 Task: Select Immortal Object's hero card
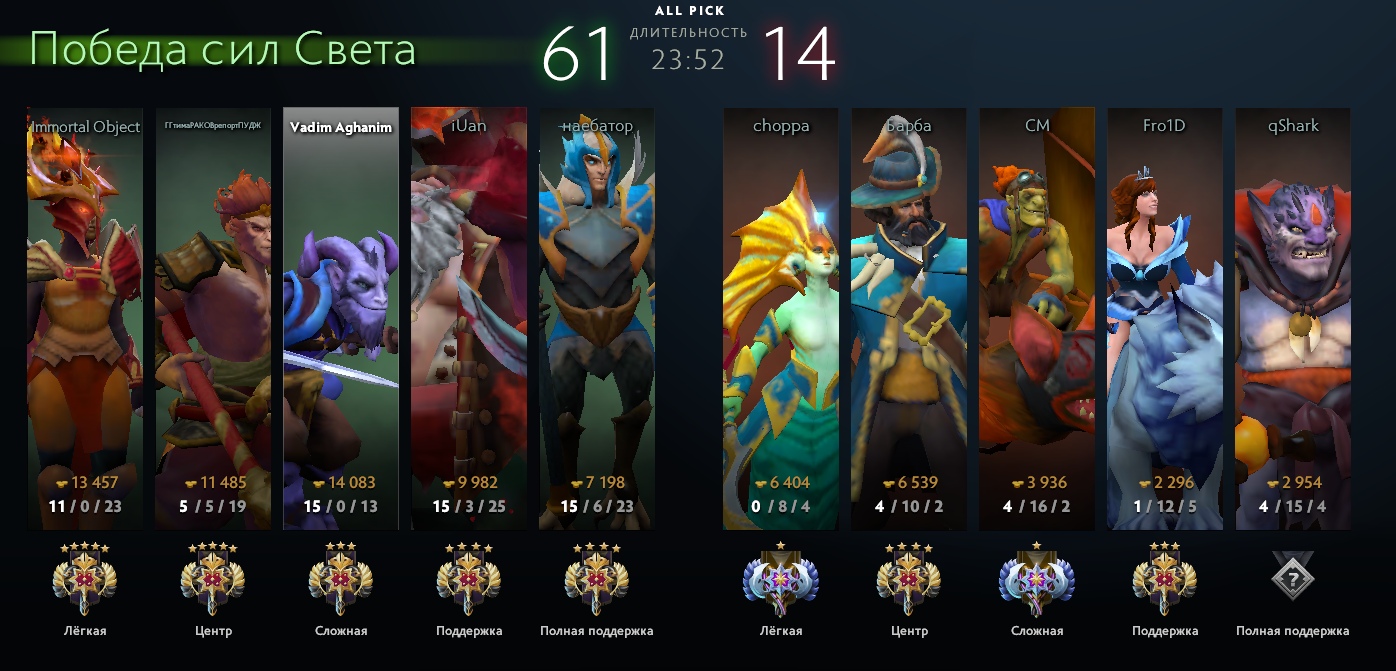point(85,318)
